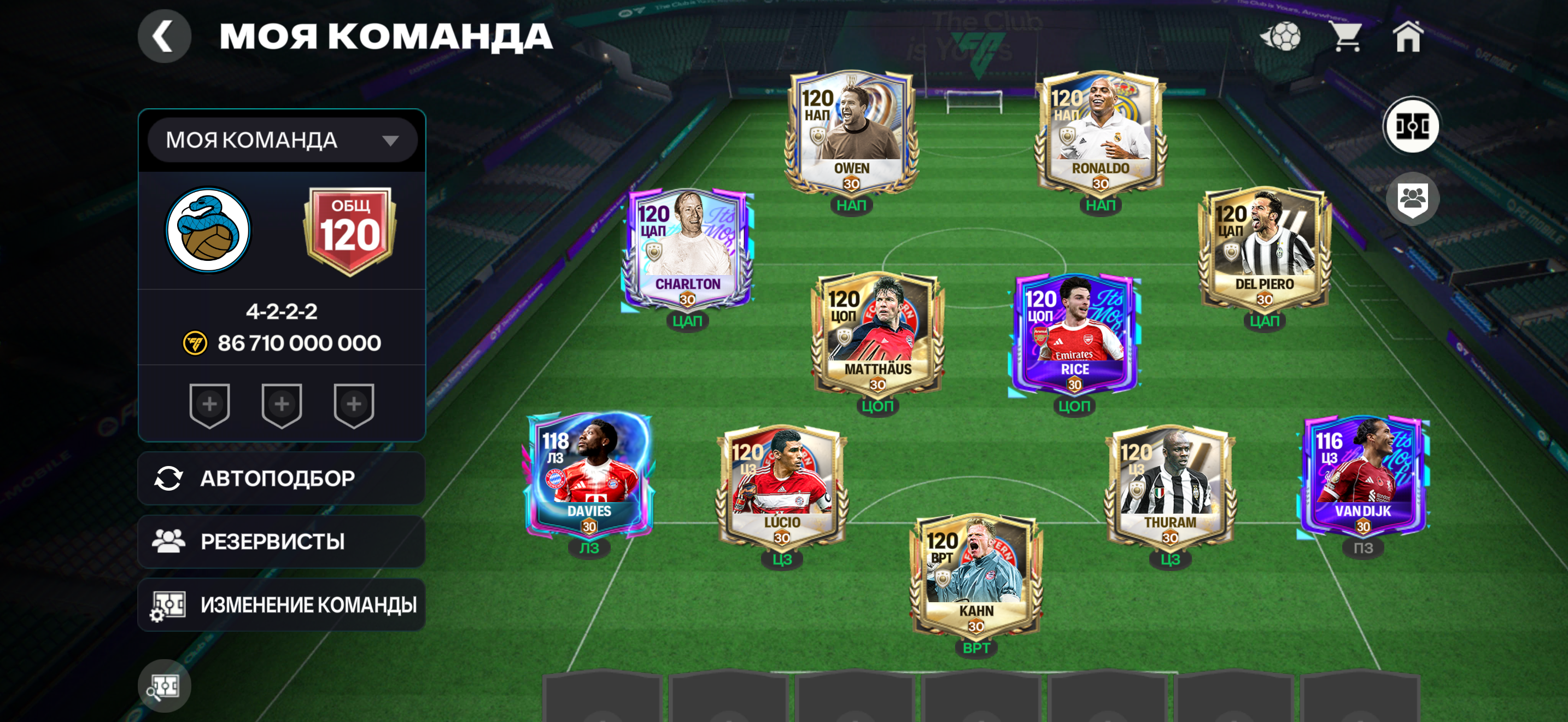Viewport: 1568px width, 722px height.
Task: Open the players shield icon button
Action: coord(1412,199)
